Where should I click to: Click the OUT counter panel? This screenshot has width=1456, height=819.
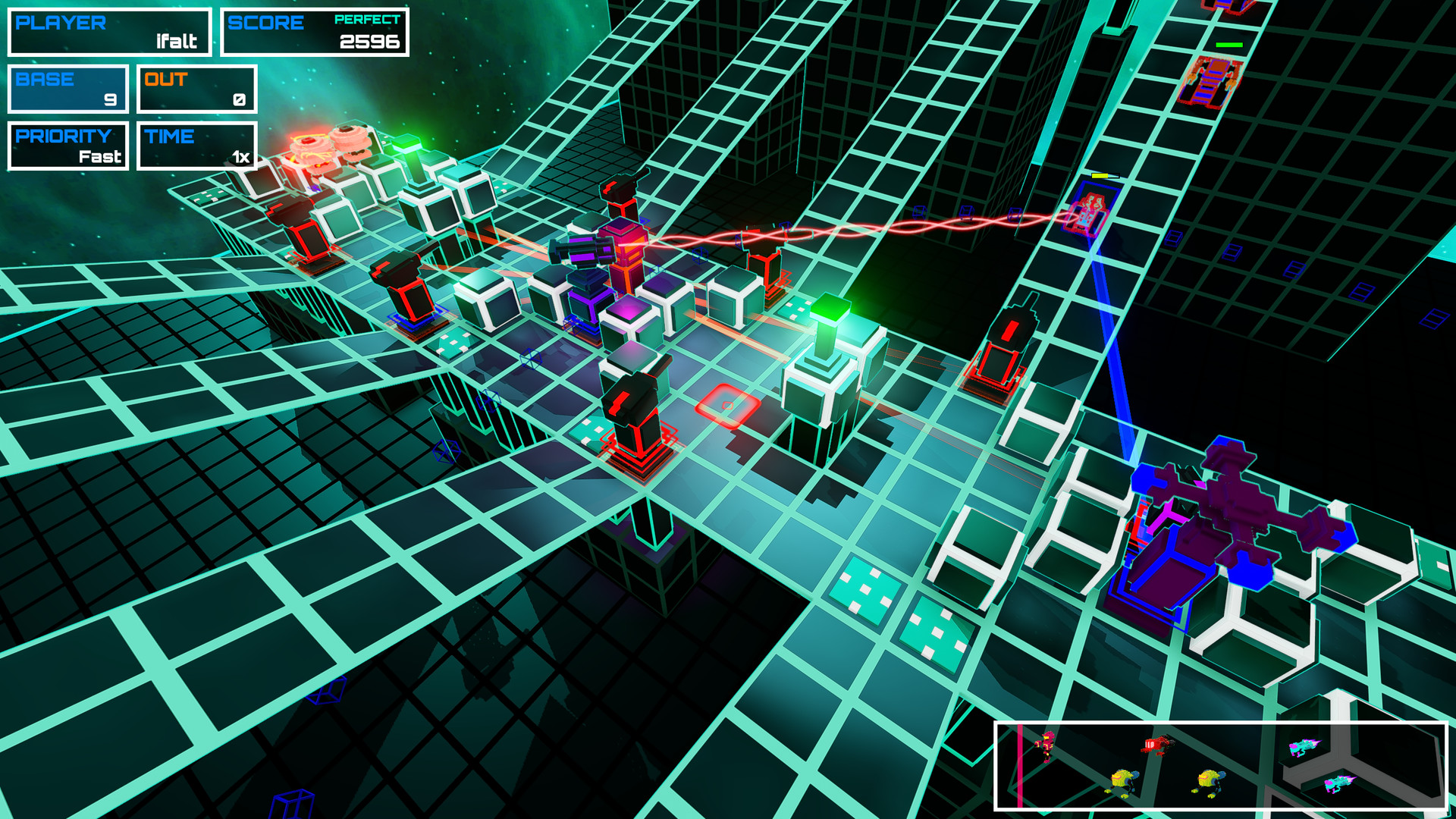pyautogui.click(x=196, y=89)
